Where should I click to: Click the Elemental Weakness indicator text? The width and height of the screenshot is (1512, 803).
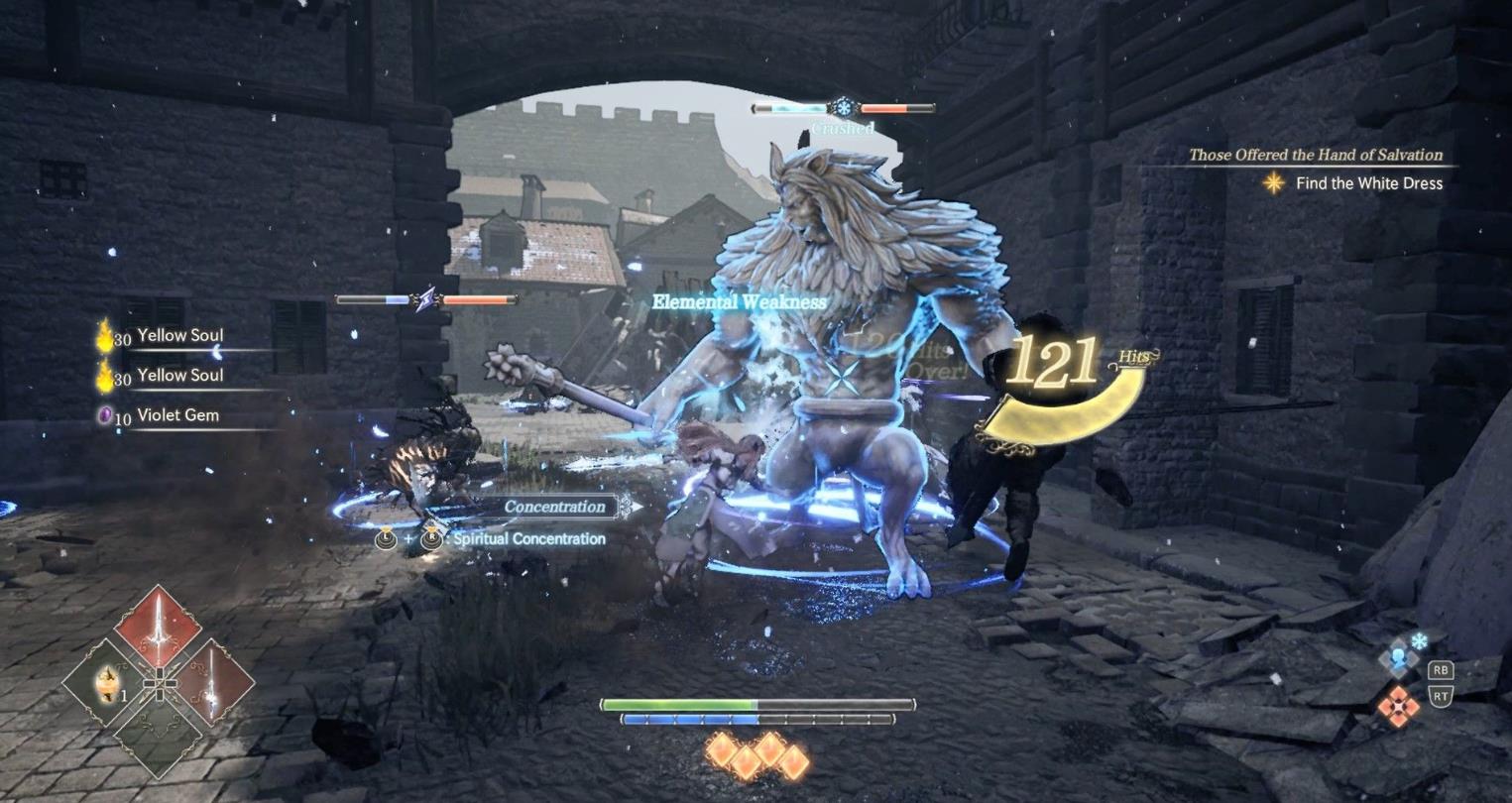click(738, 303)
